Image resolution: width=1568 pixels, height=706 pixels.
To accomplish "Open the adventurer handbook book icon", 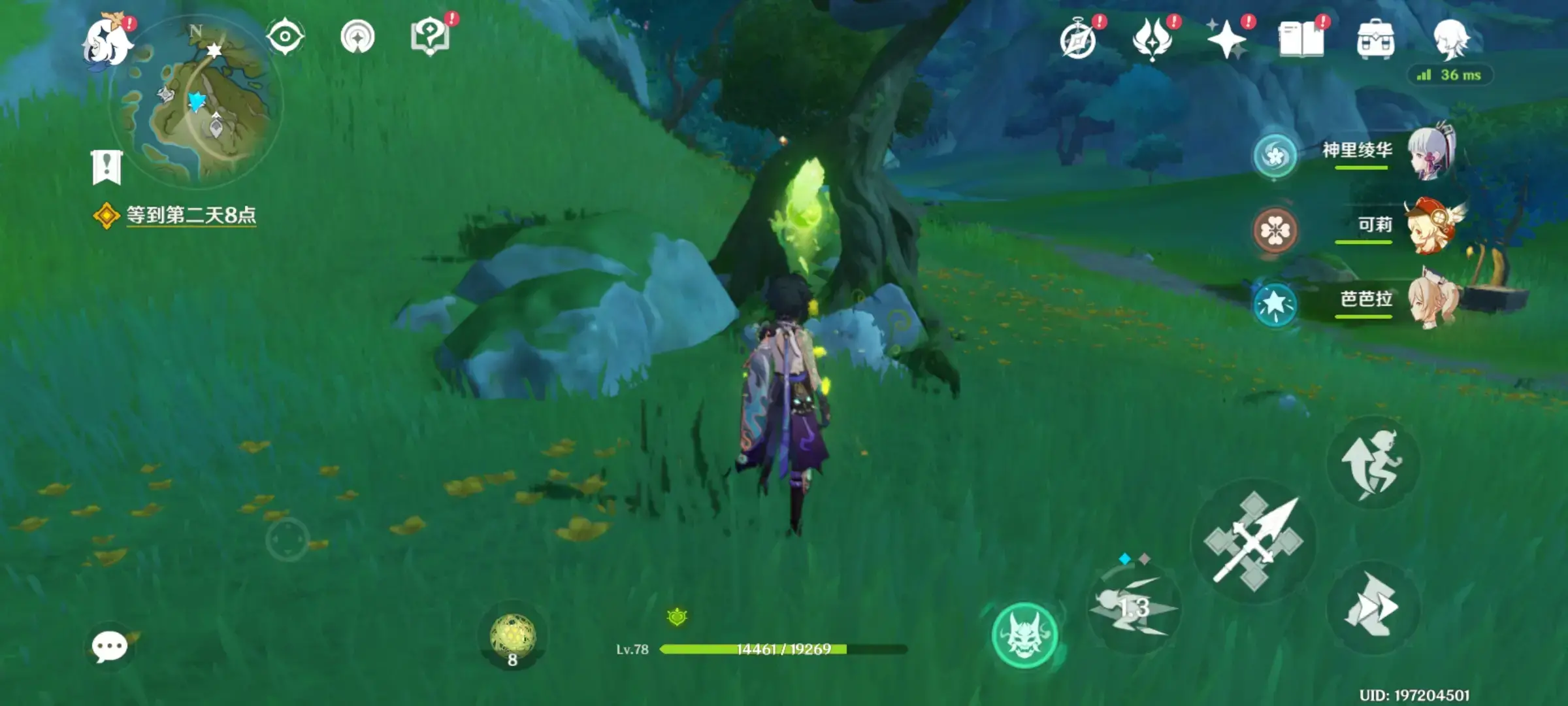I will click(1301, 39).
